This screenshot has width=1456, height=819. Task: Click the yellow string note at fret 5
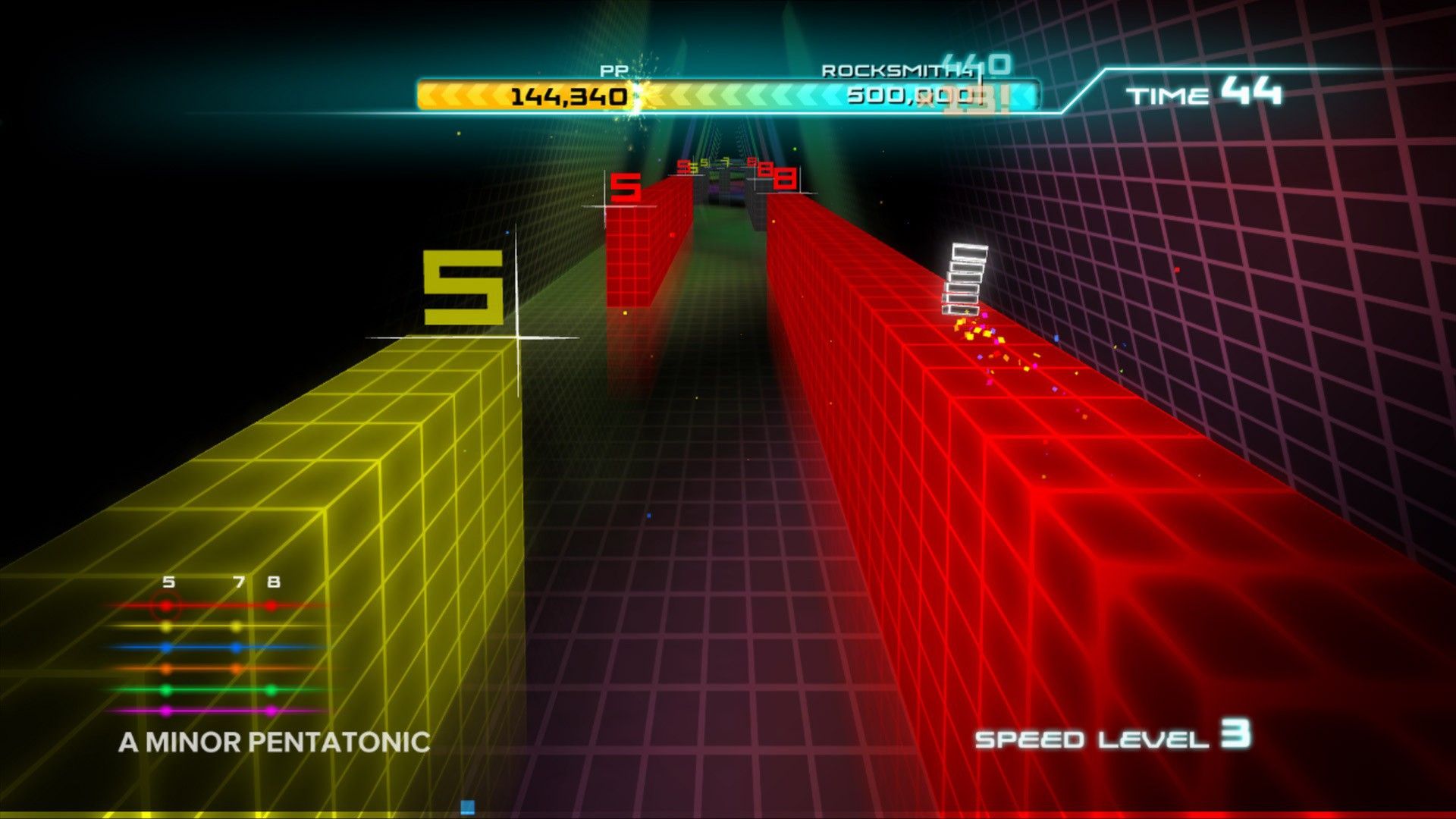click(x=165, y=627)
